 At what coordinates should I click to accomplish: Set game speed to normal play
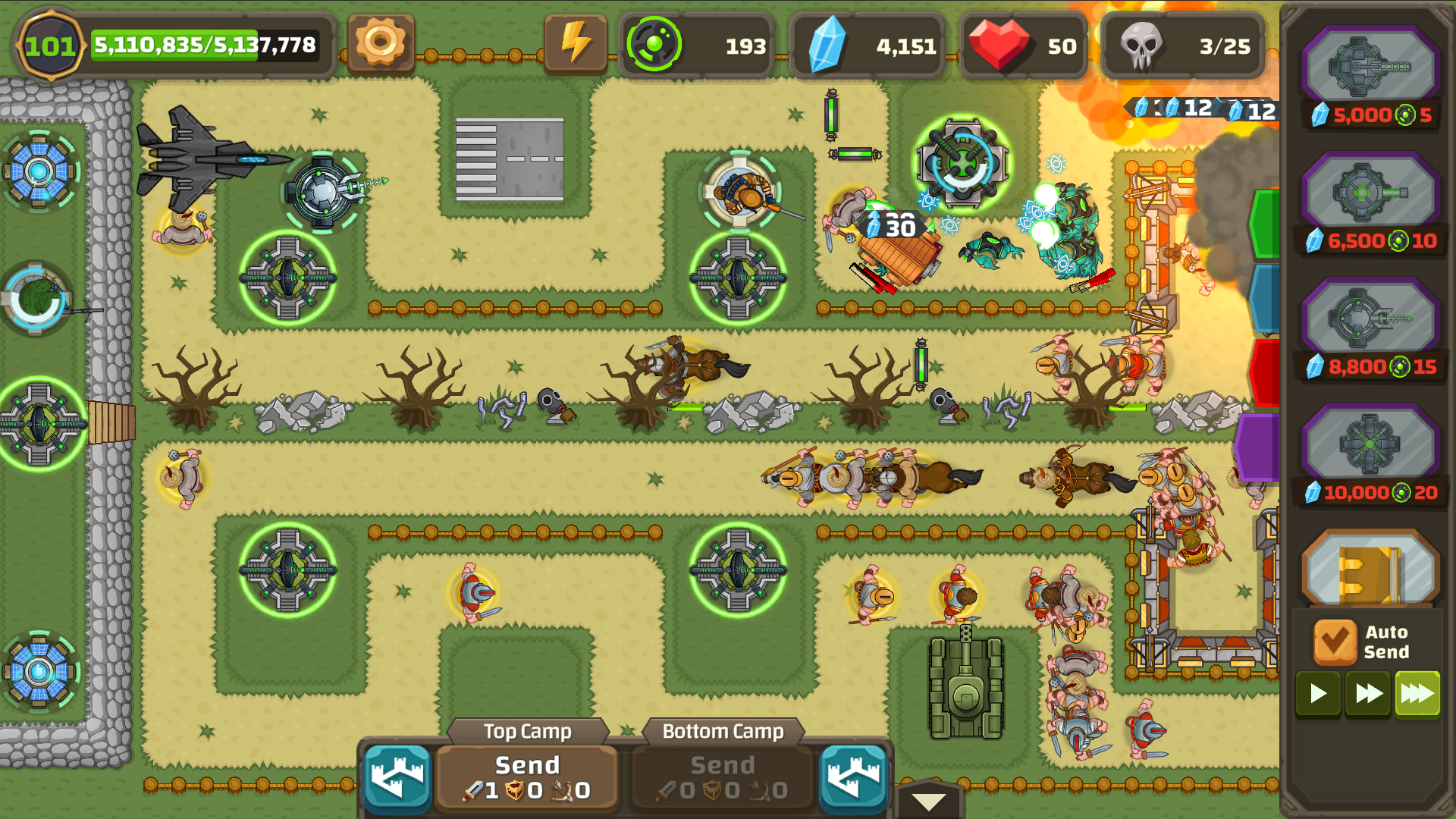coord(1318,693)
